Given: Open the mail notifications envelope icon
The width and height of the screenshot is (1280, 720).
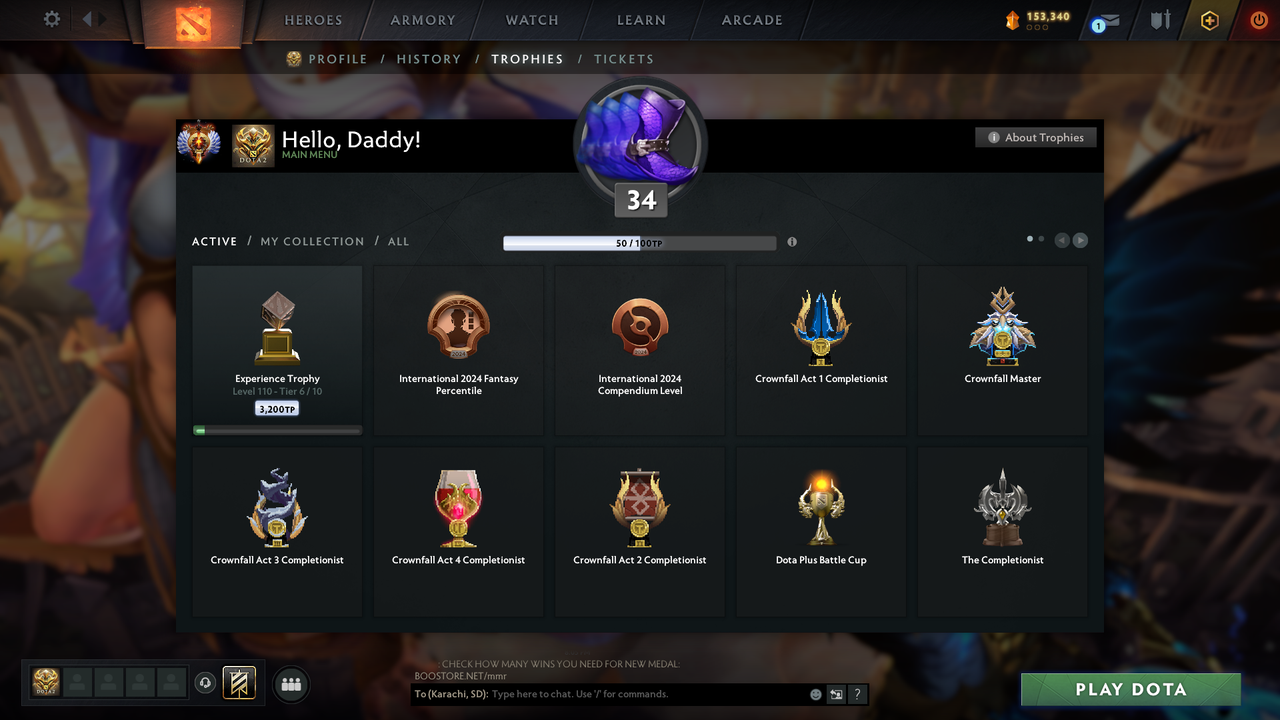Looking at the screenshot, I should click(x=1104, y=20).
